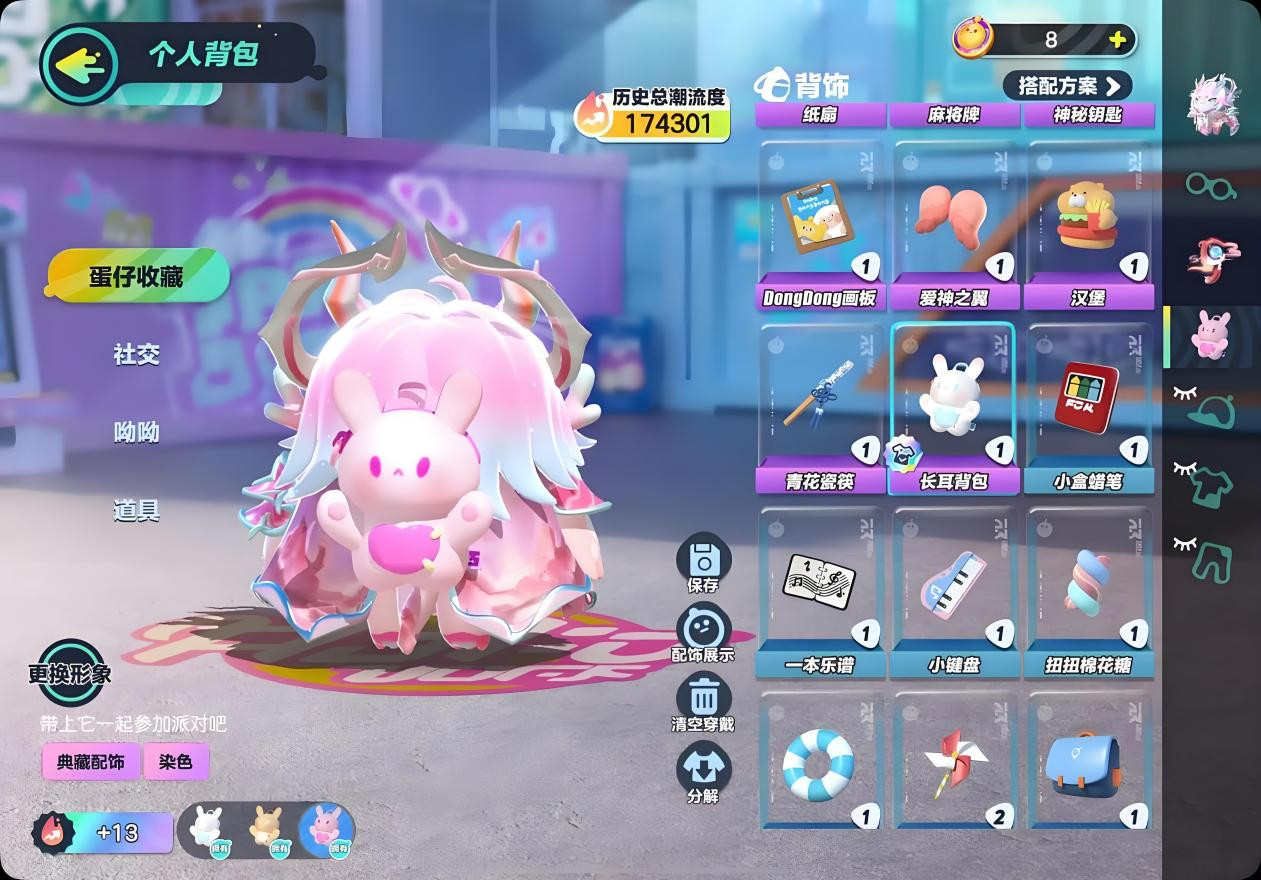Image resolution: width=1261 pixels, height=880 pixels.
Task: Click the 保存 save button
Action: [704, 564]
